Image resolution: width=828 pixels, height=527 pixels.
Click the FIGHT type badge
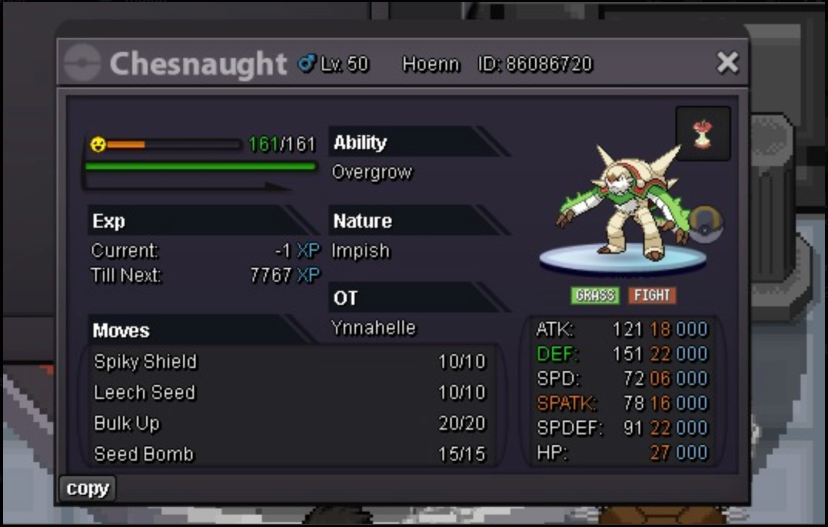click(652, 296)
